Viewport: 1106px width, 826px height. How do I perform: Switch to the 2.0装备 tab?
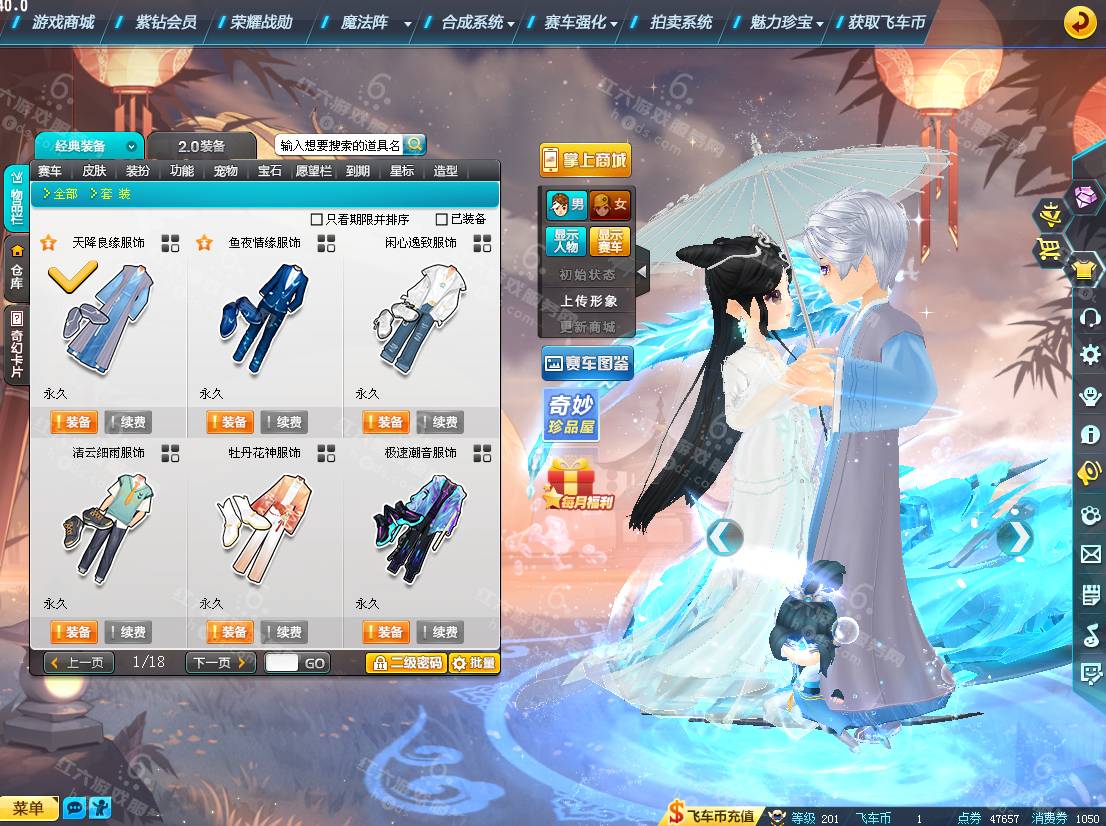tap(201, 146)
